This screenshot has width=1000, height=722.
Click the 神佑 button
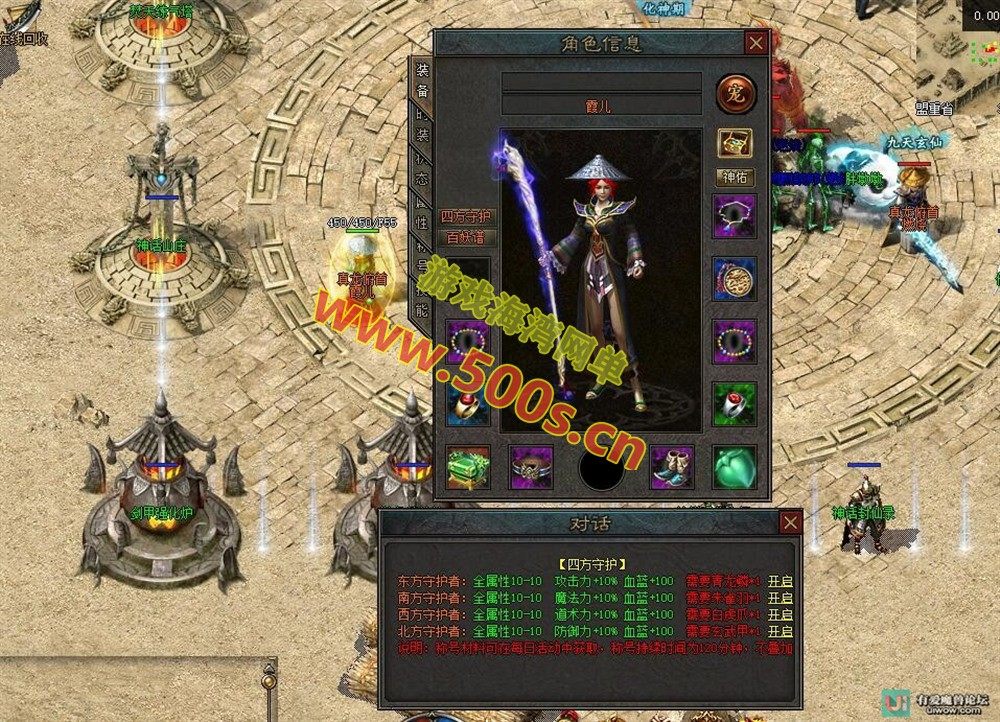734,177
